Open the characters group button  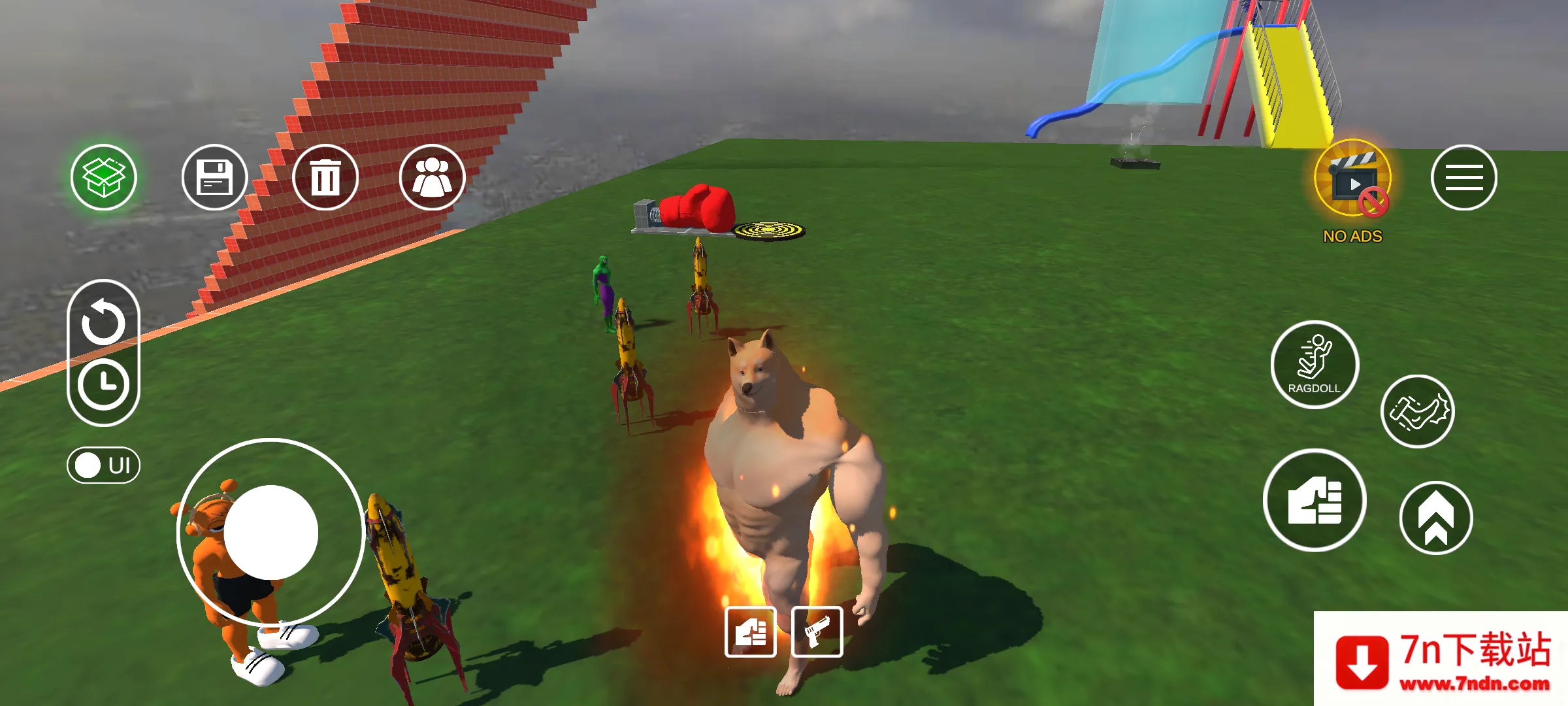click(x=432, y=177)
